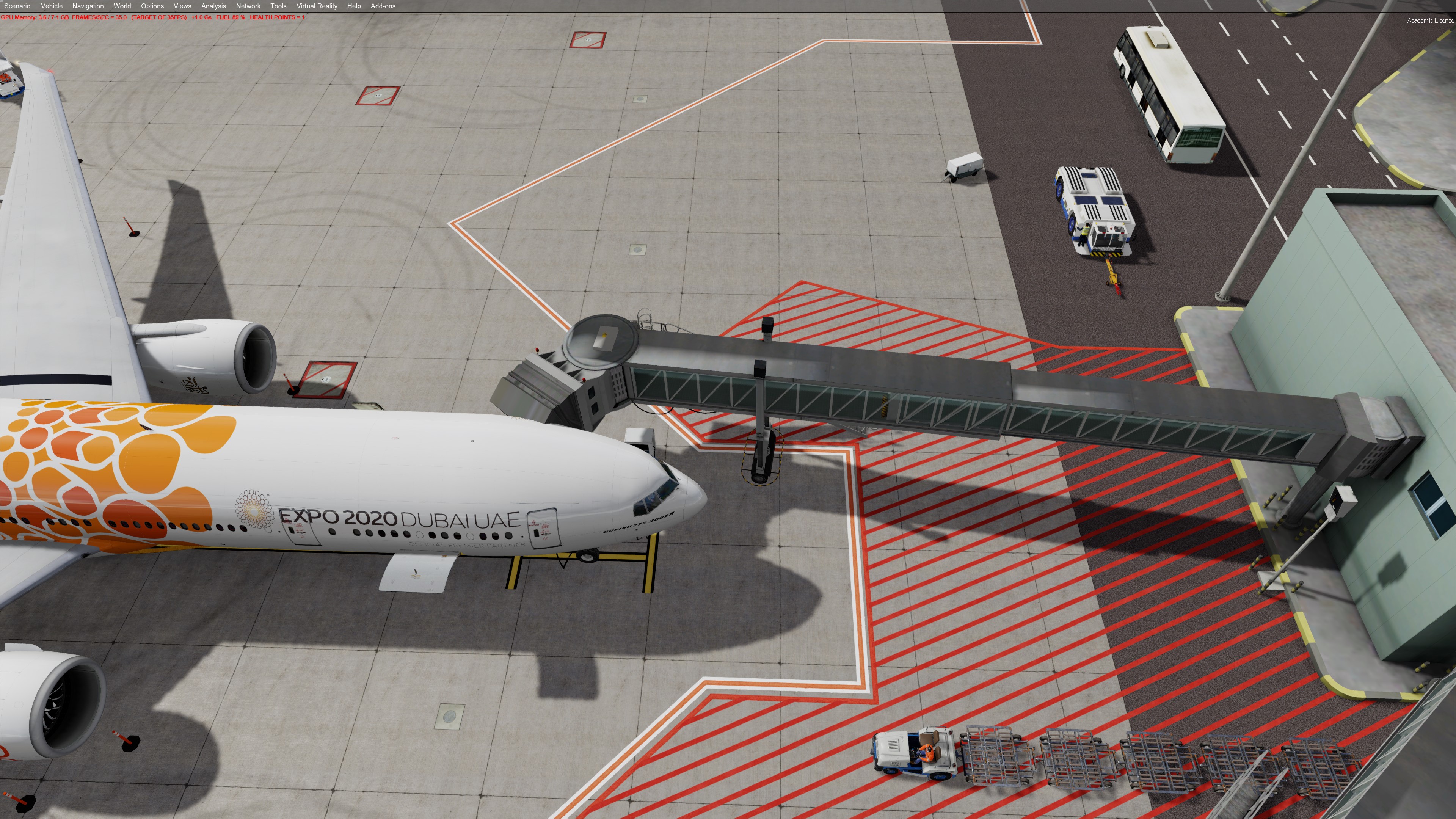The width and height of the screenshot is (1456, 819).
Task: Open the Vehicle menu
Action: [52, 6]
